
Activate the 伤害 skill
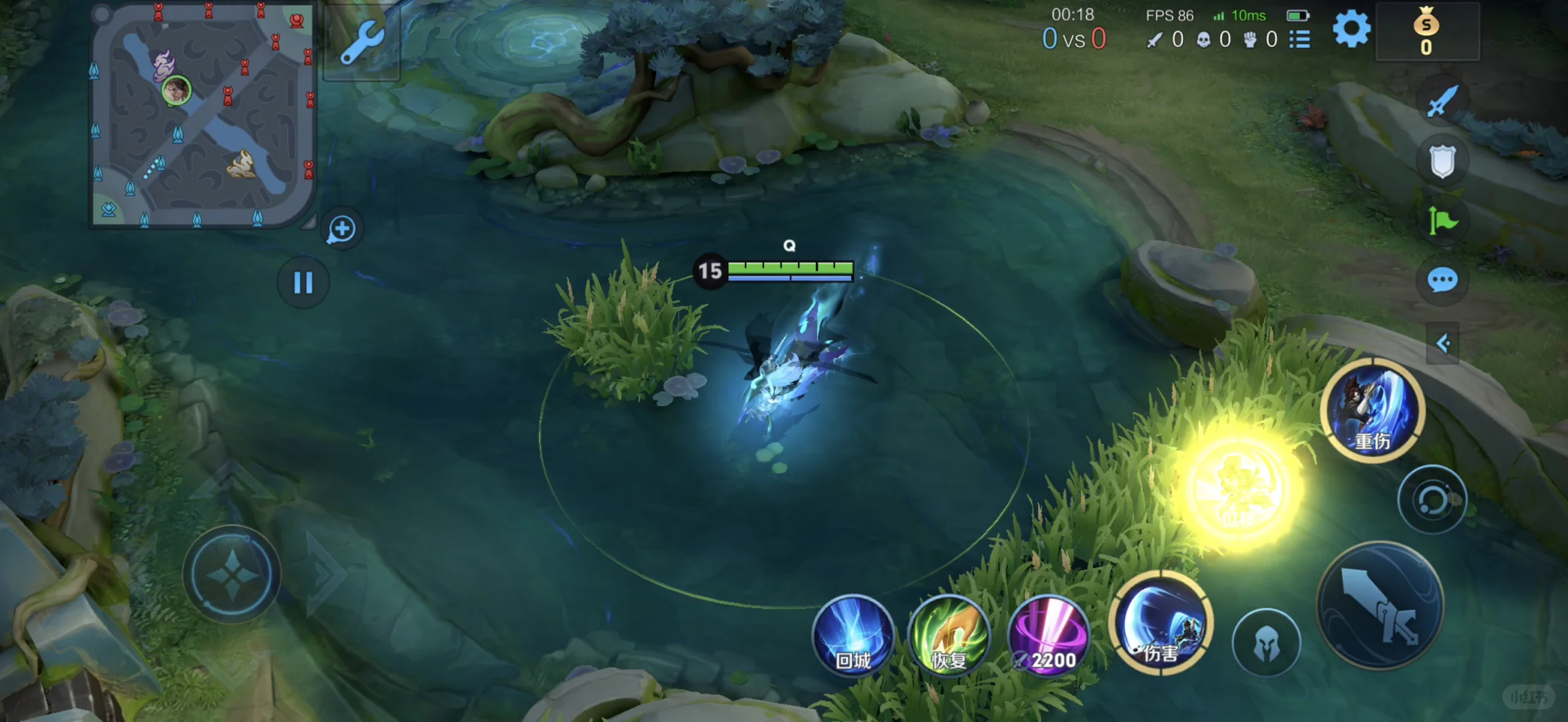tap(1161, 623)
